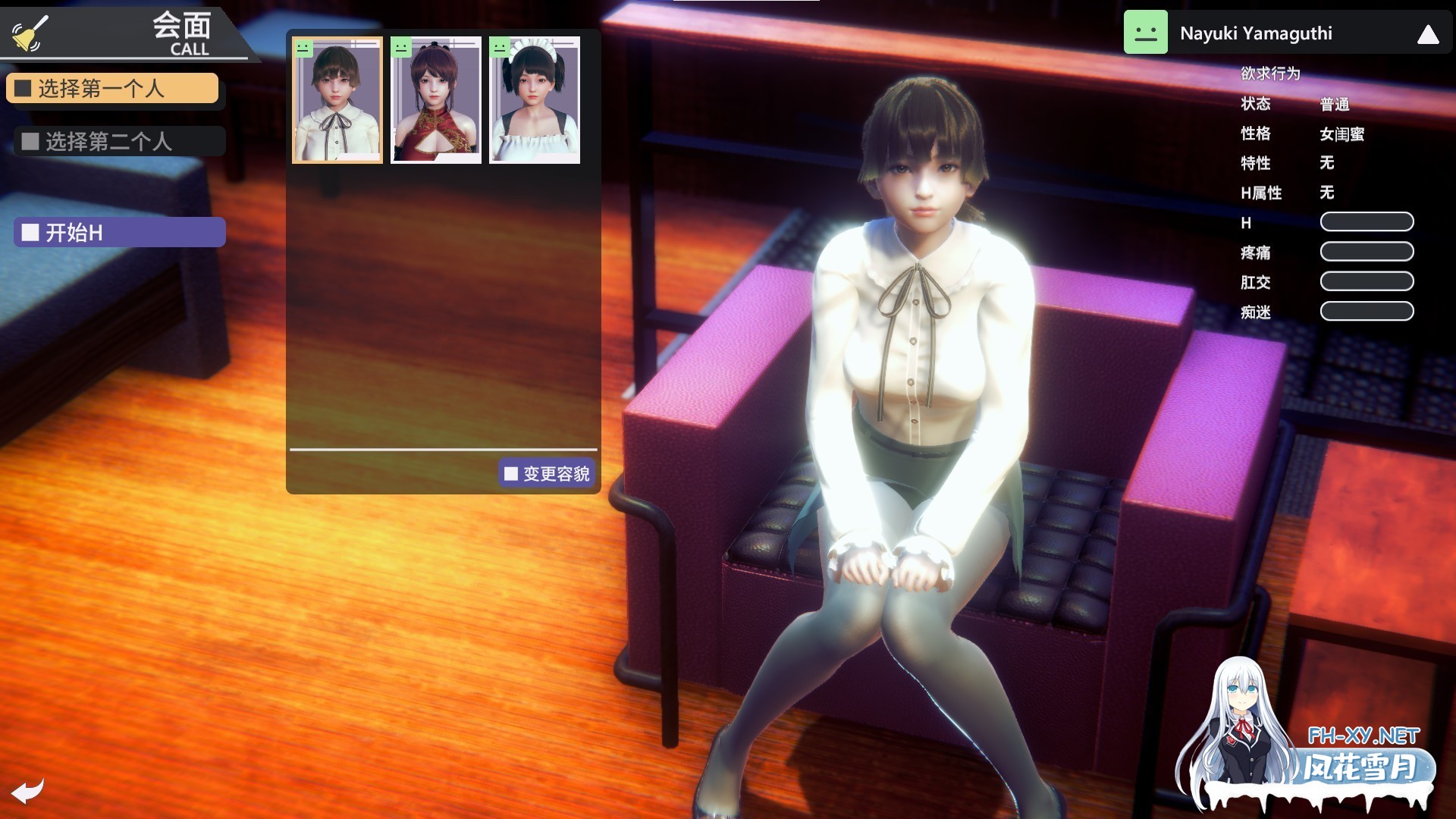This screenshot has width=1456, height=819.
Task: Select the red cheongsam character thumbnail
Action: (435, 100)
